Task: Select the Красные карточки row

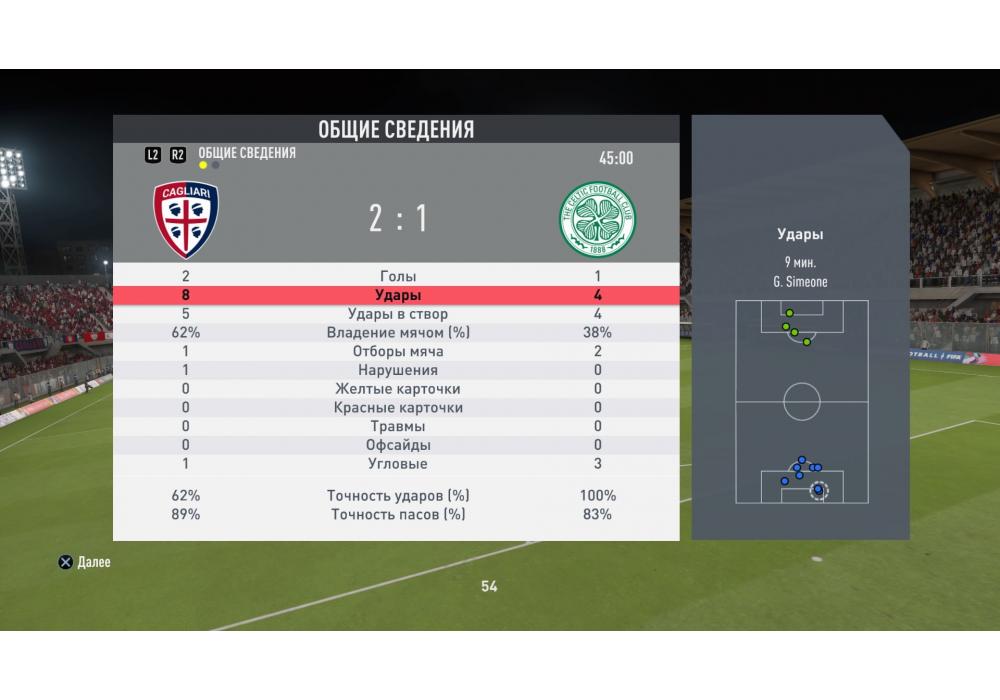Action: (398, 408)
